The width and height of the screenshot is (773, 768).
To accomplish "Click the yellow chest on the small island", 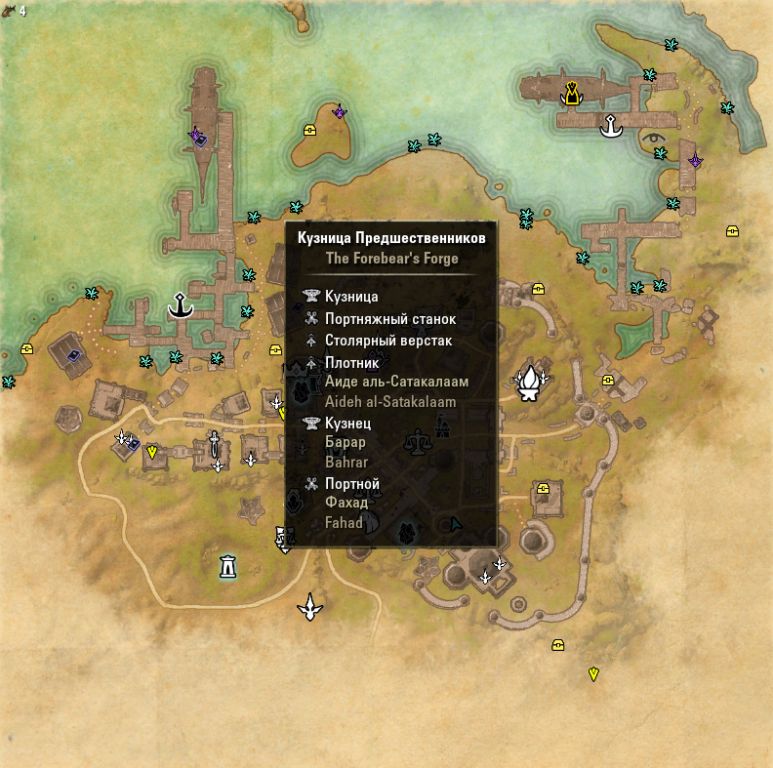I will (311, 131).
